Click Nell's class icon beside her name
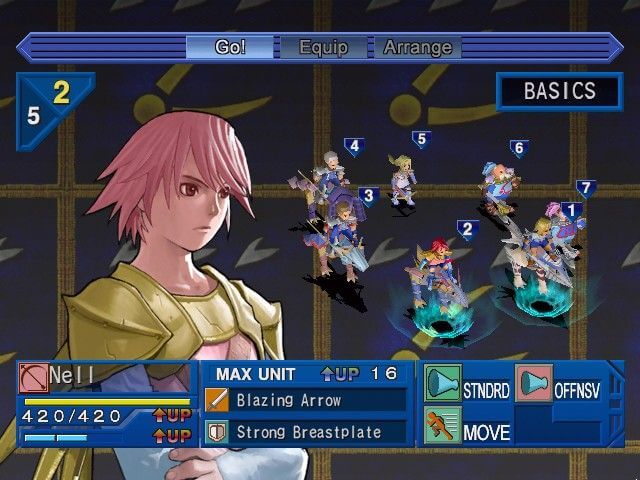The width and height of the screenshot is (640, 480). [33, 378]
